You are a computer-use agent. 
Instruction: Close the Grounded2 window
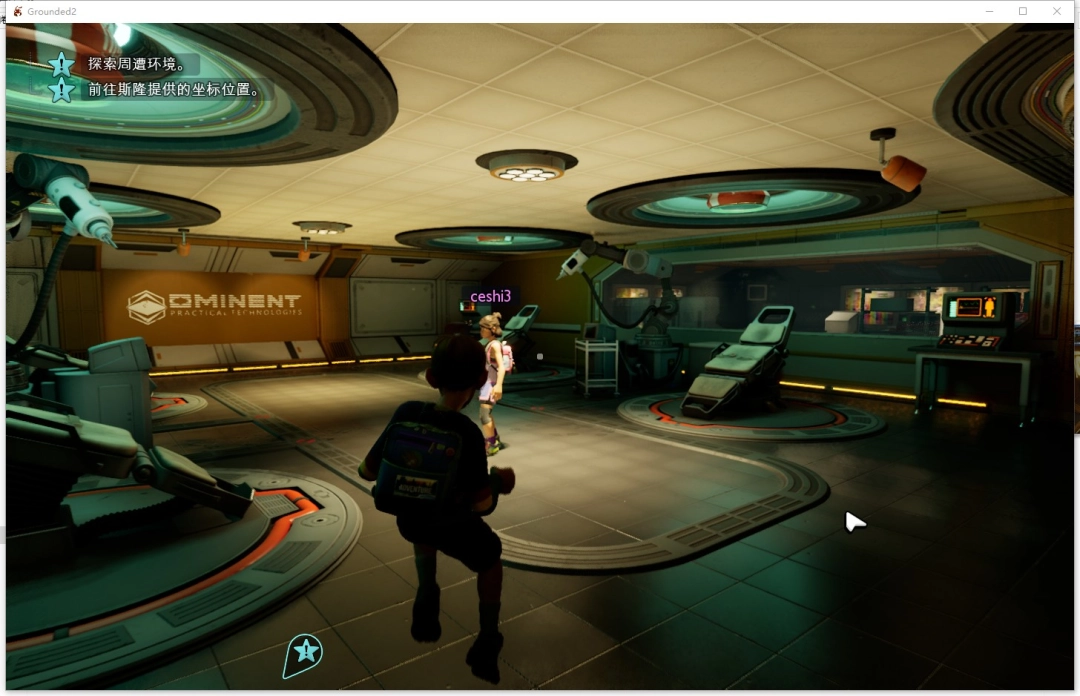1057,11
